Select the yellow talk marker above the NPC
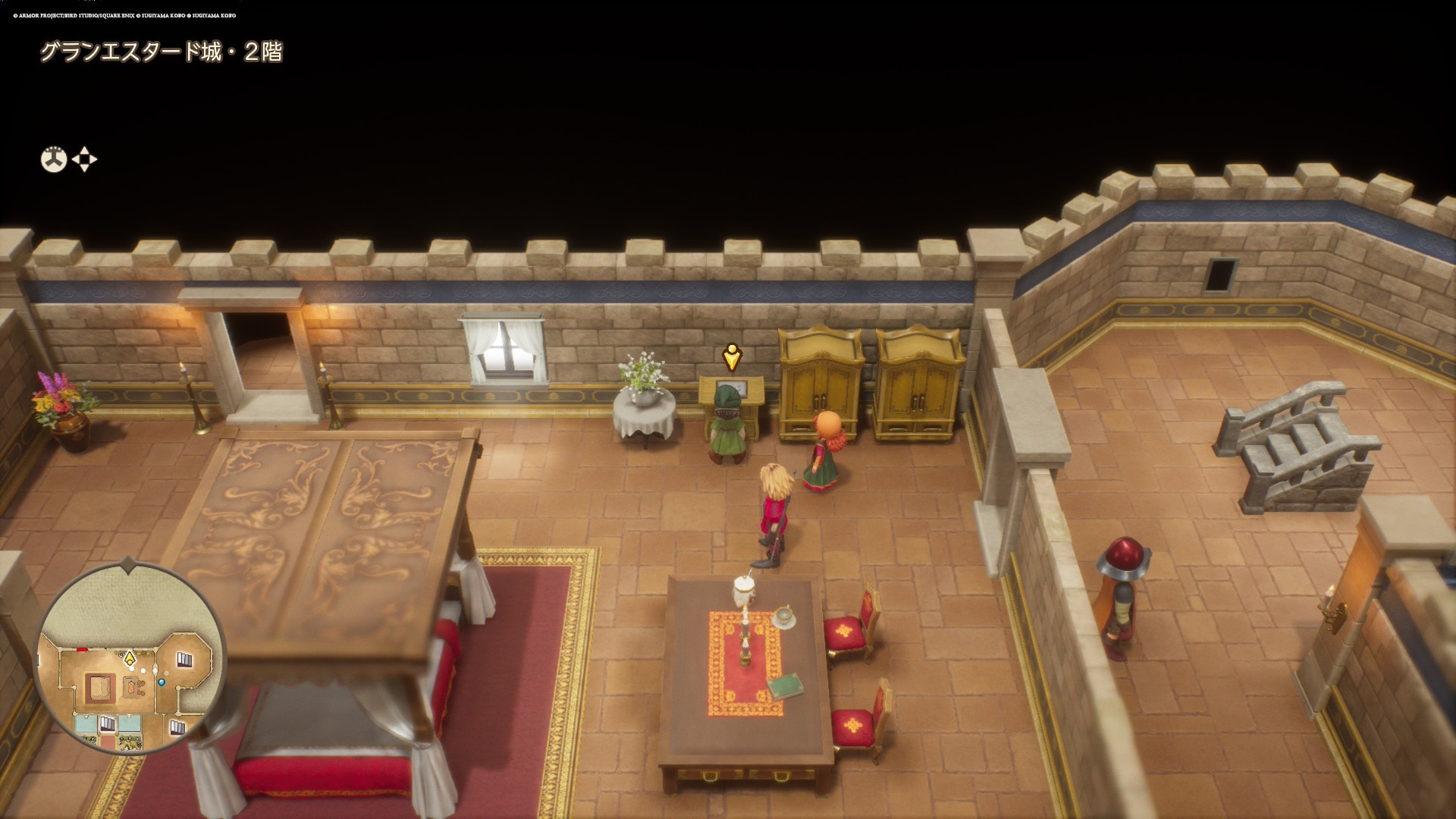Viewport: 1456px width, 819px height. (731, 356)
